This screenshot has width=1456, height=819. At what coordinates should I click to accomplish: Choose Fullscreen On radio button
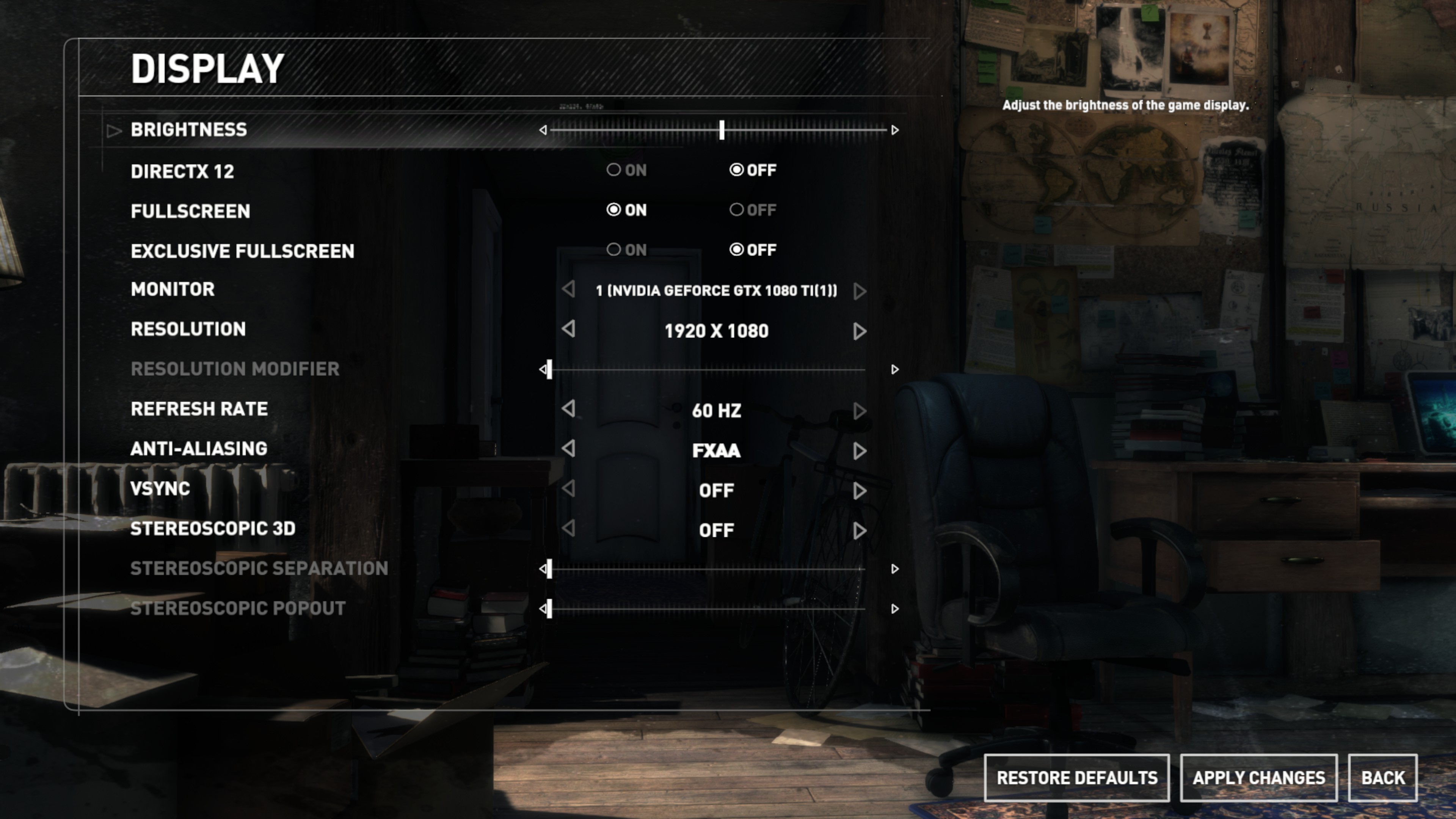coord(614,210)
